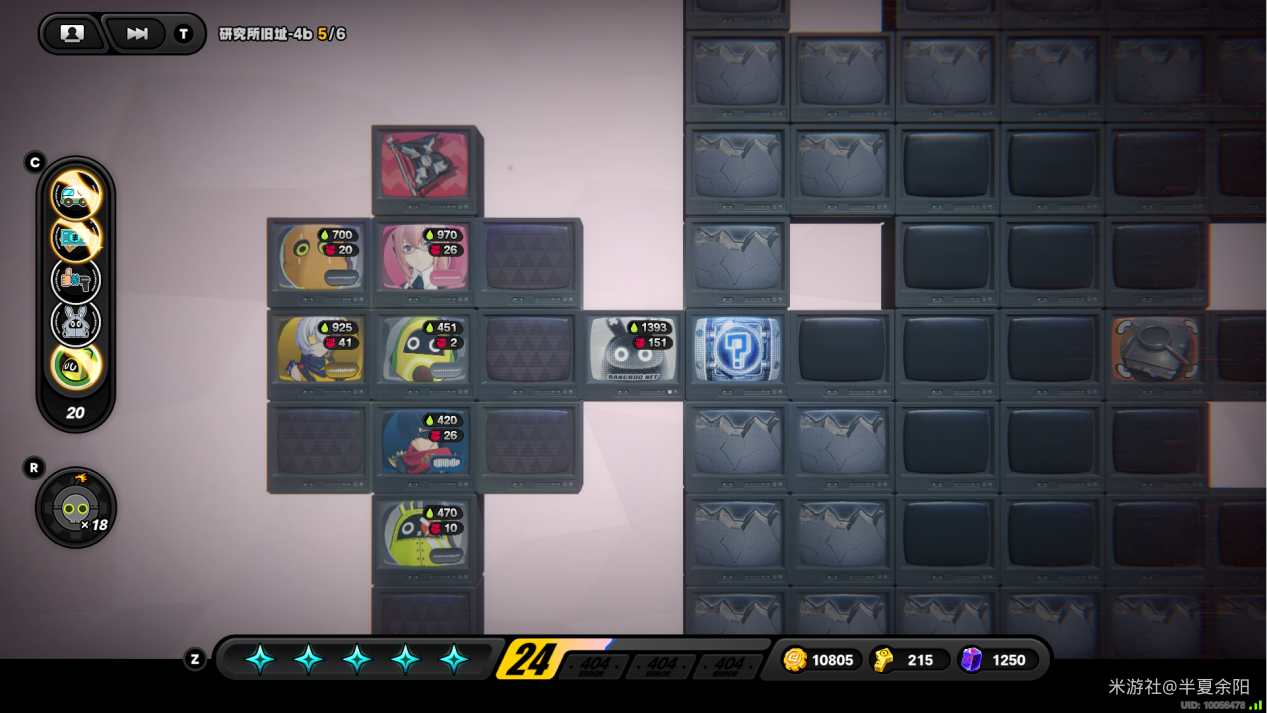This screenshot has width=1267, height=713.
Task: Select the blue question mark TV tile
Action: (737, 350)
